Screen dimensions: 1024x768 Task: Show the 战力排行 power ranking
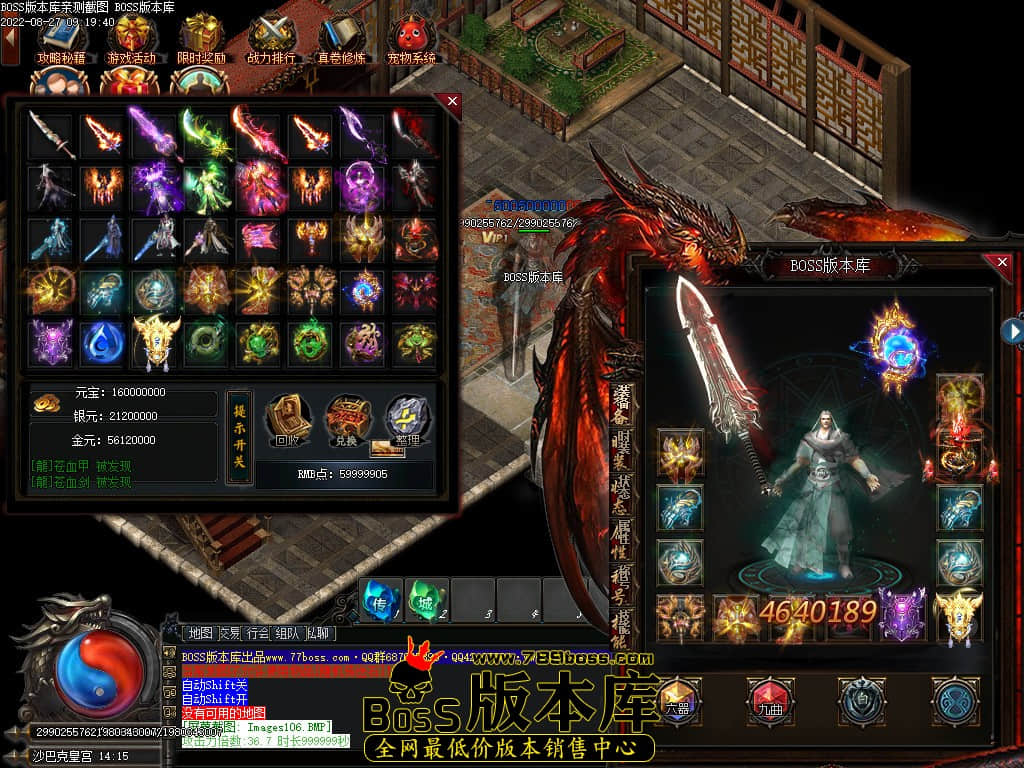tap(271, 38)
